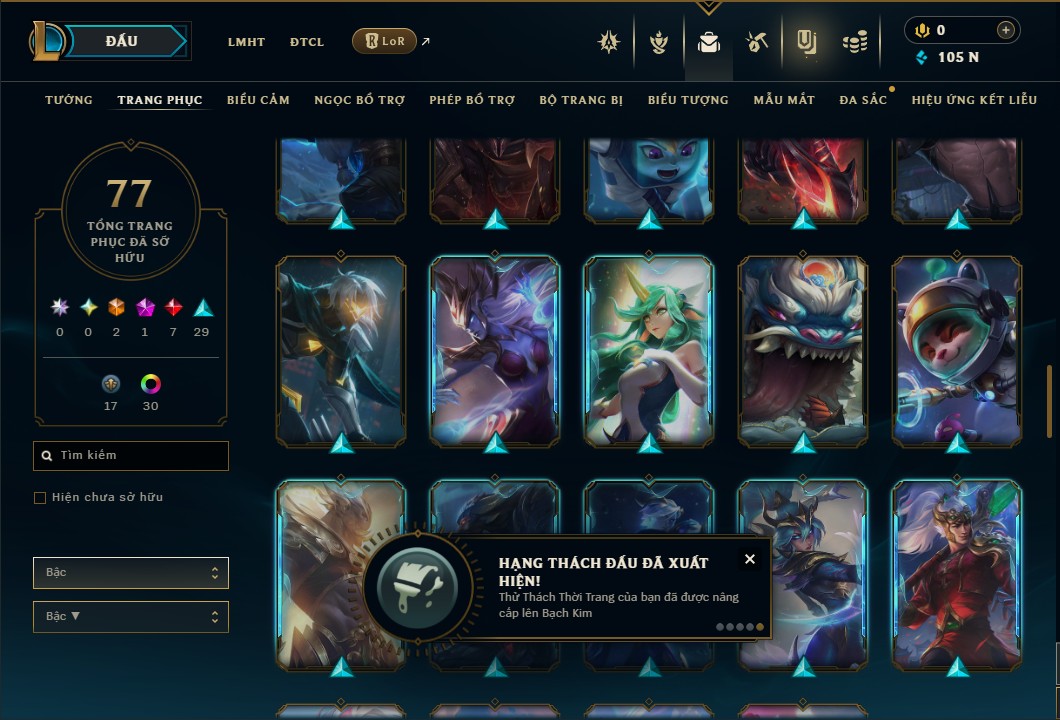Click the Tìm kiếm search field
Image resolution: width=1060 pixels, height=720 pixels.
pos(131,456)
